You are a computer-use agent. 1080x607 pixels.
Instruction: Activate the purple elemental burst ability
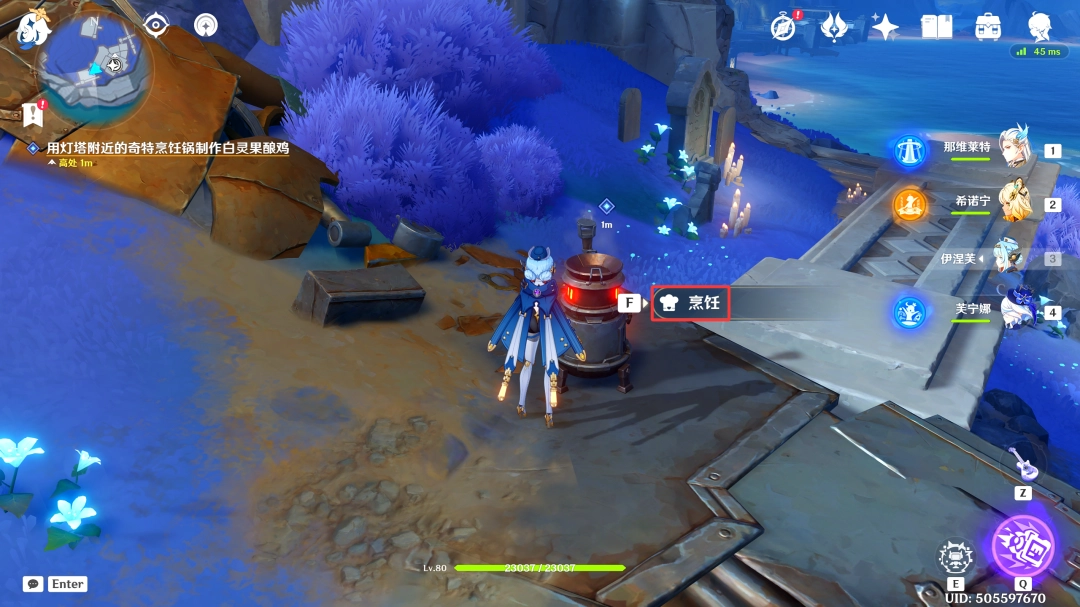click(x=1022, y=546)
